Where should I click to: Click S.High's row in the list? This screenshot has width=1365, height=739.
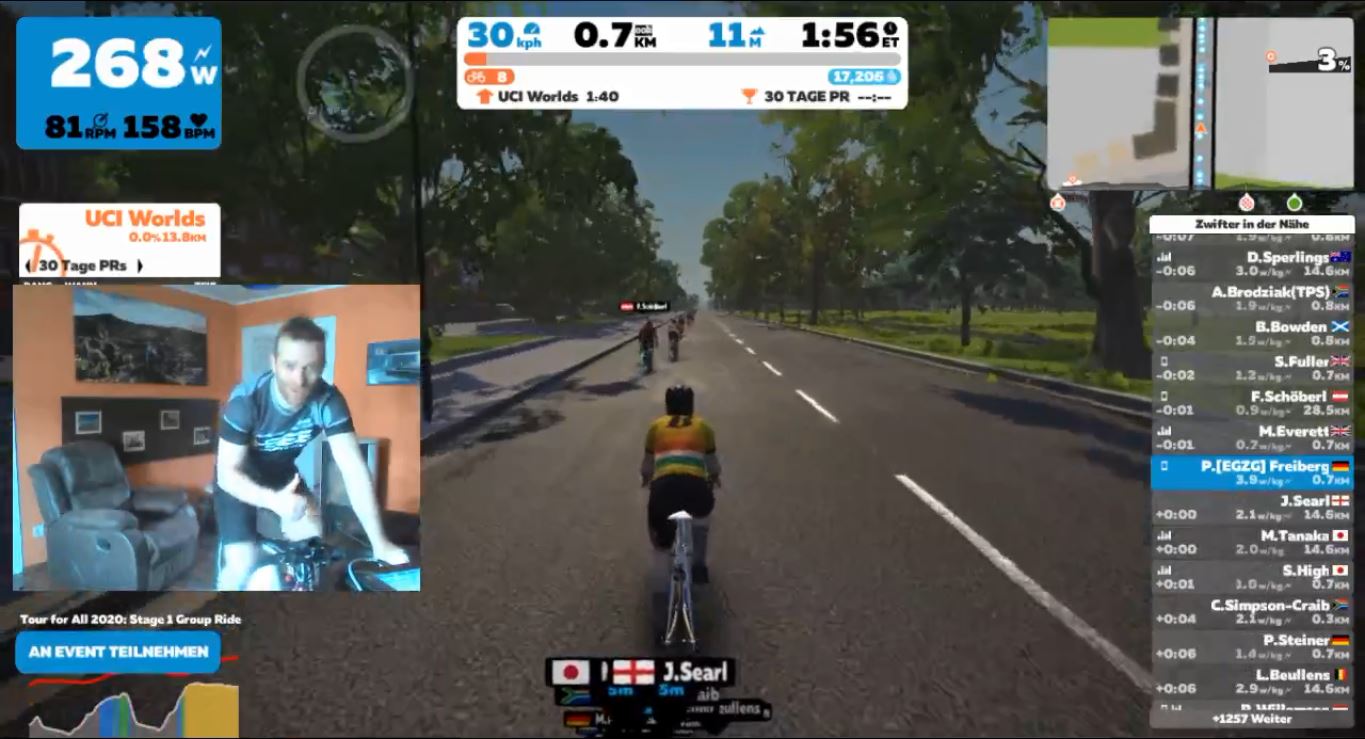tap(1252, 576)
